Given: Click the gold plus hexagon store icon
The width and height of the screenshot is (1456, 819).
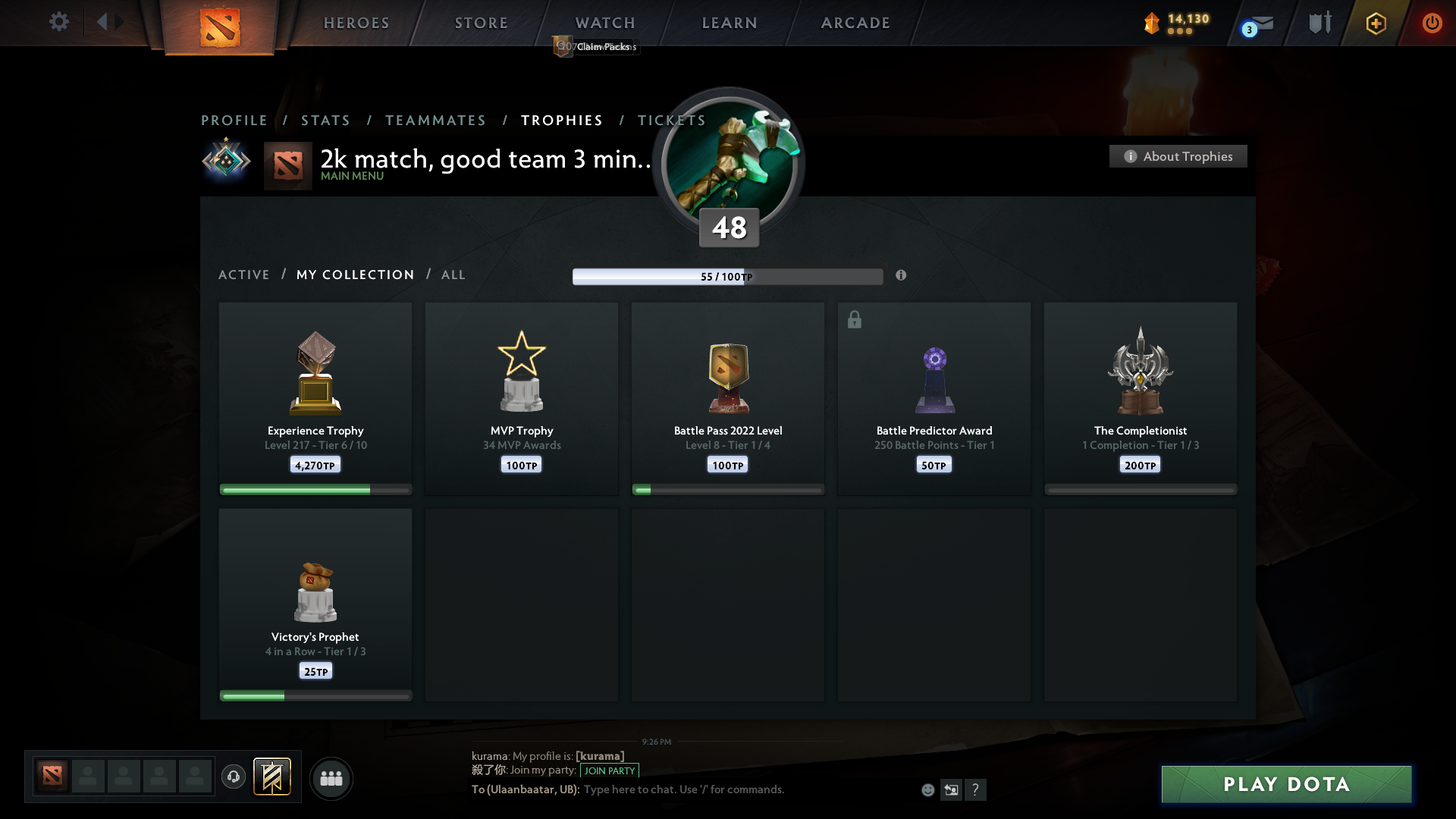Looking at the screenshot, I should [x=1375, y=23].
